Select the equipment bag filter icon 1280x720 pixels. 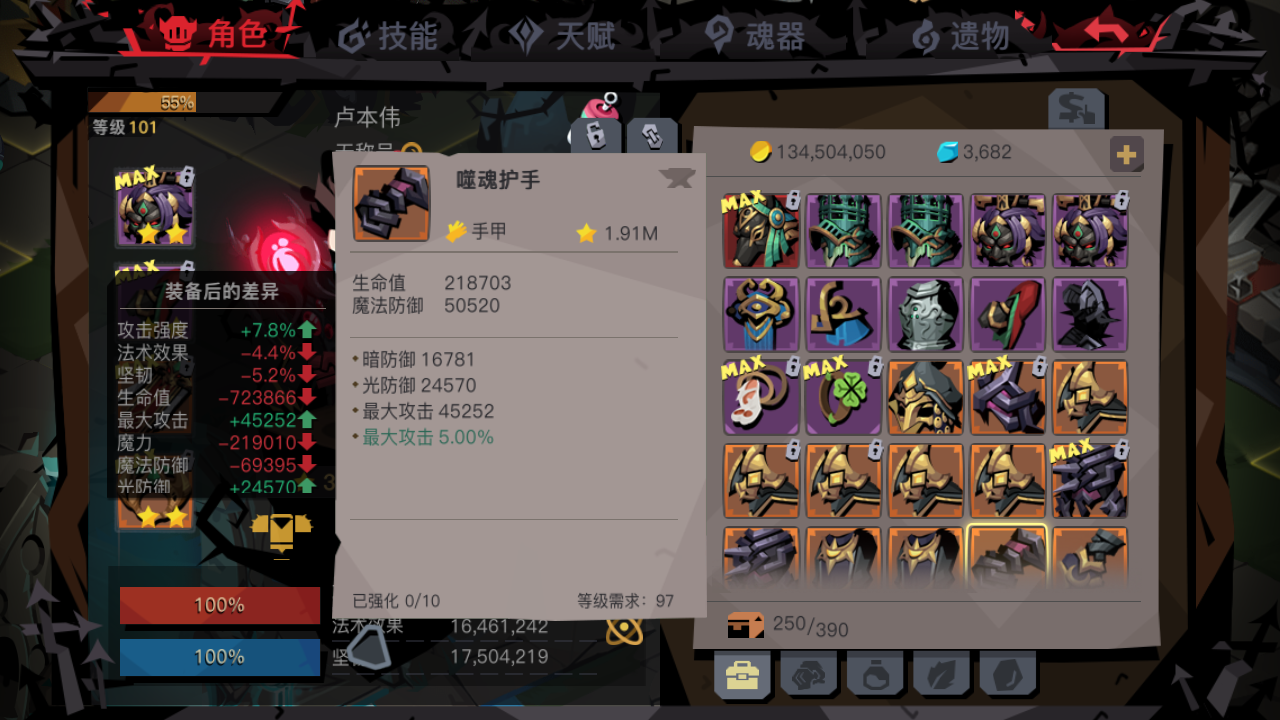pos(742,674)
